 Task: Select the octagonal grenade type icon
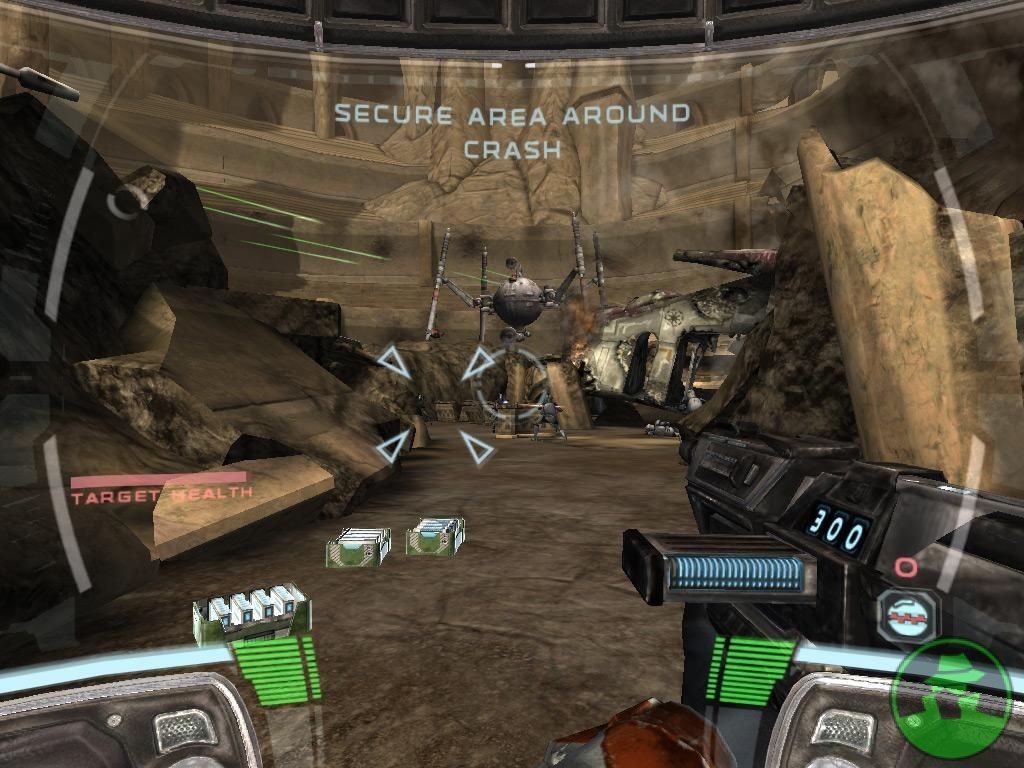[907, 615]
